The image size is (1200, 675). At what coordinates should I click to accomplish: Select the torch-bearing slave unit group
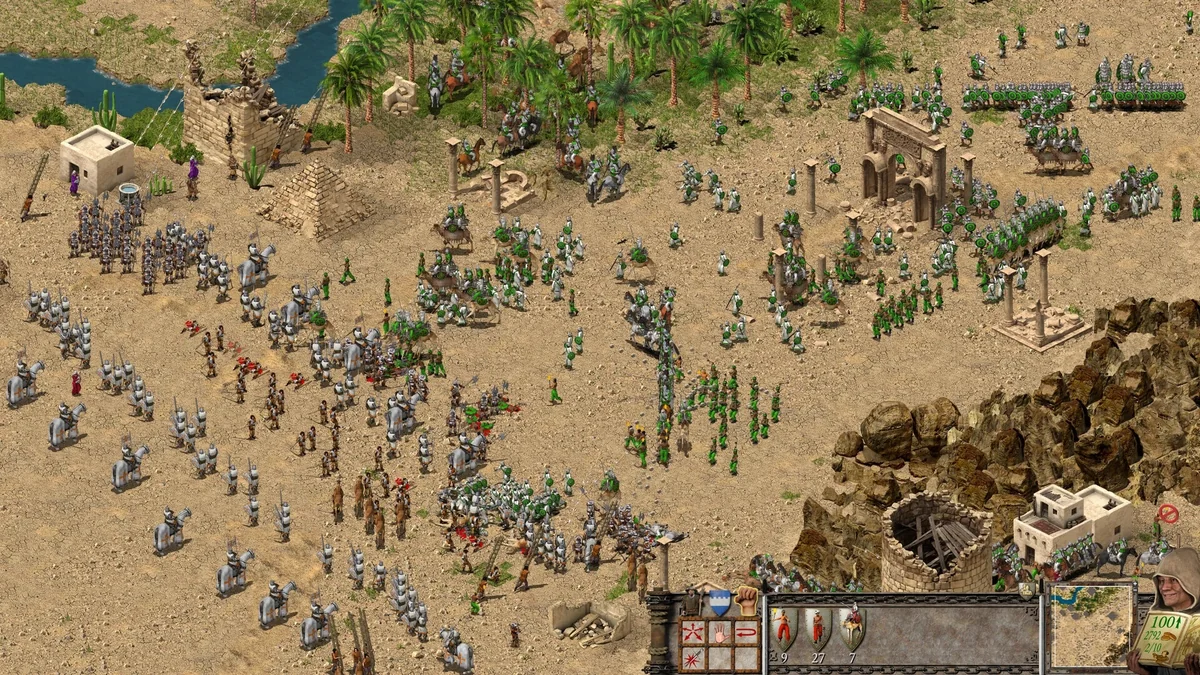pyautogui.click(x=783, y=629)
